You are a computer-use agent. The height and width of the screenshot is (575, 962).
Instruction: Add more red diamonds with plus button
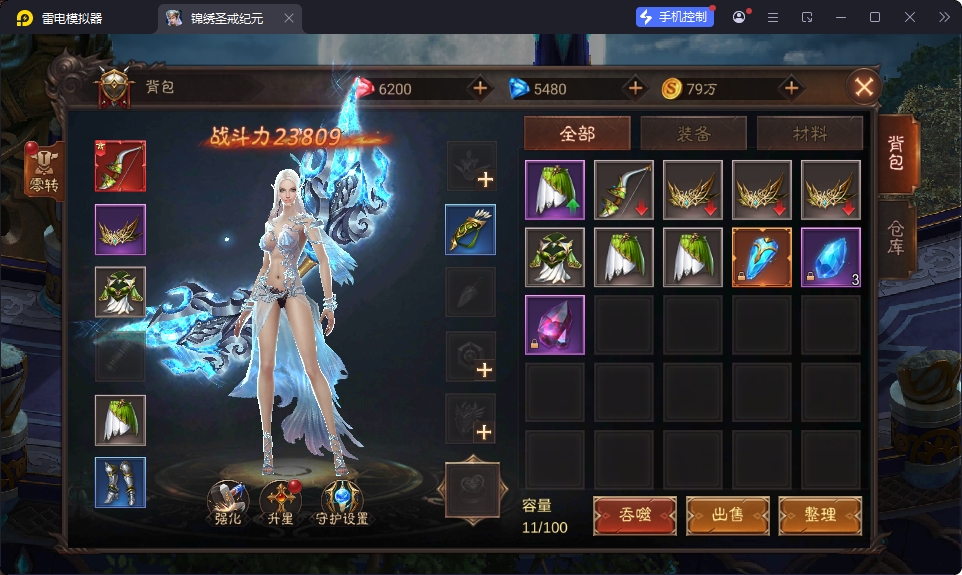[x=480, y=88]
